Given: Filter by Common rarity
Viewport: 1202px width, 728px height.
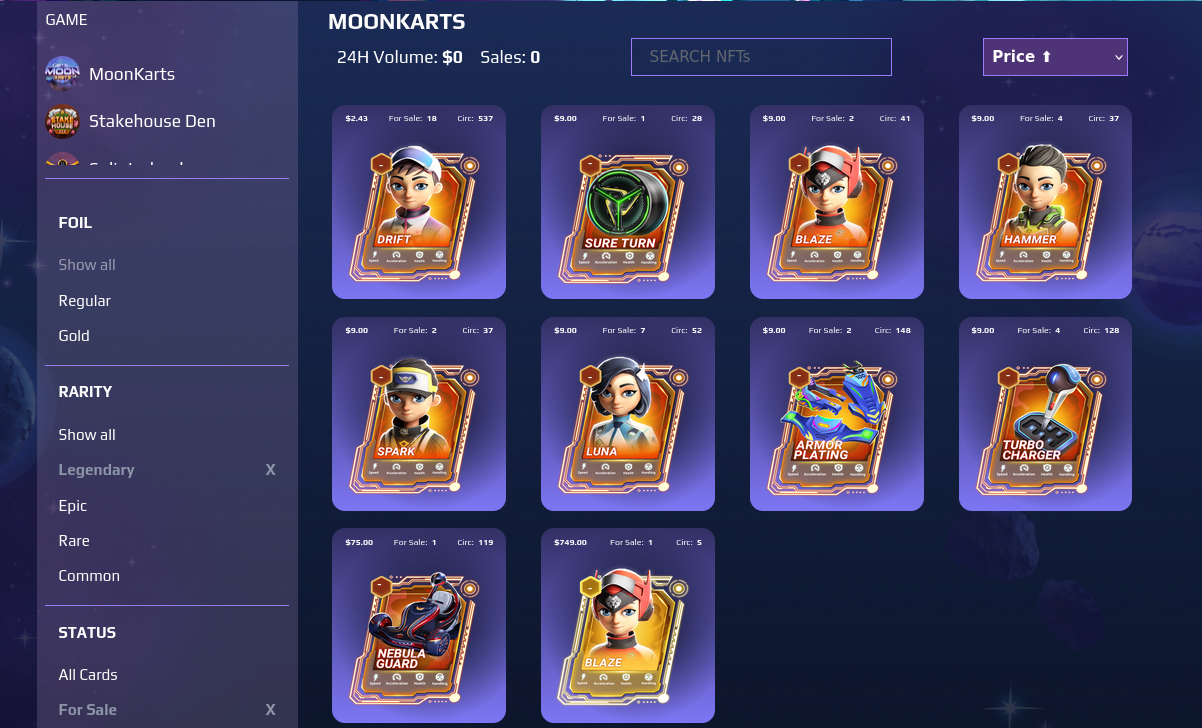Looking at the screenshot, I should click(89, 575).
